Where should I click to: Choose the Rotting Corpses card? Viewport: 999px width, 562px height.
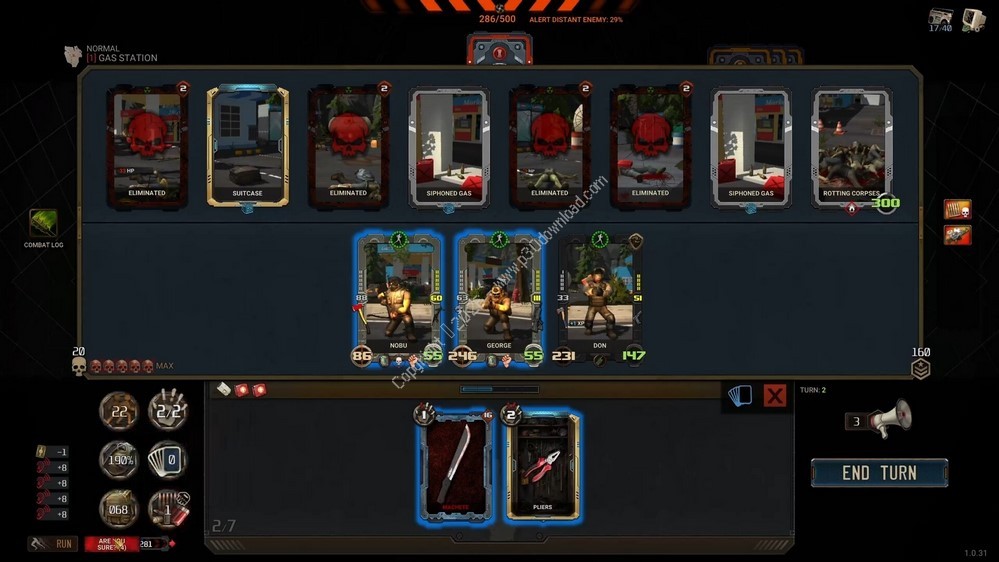click(x=852, y=146)
